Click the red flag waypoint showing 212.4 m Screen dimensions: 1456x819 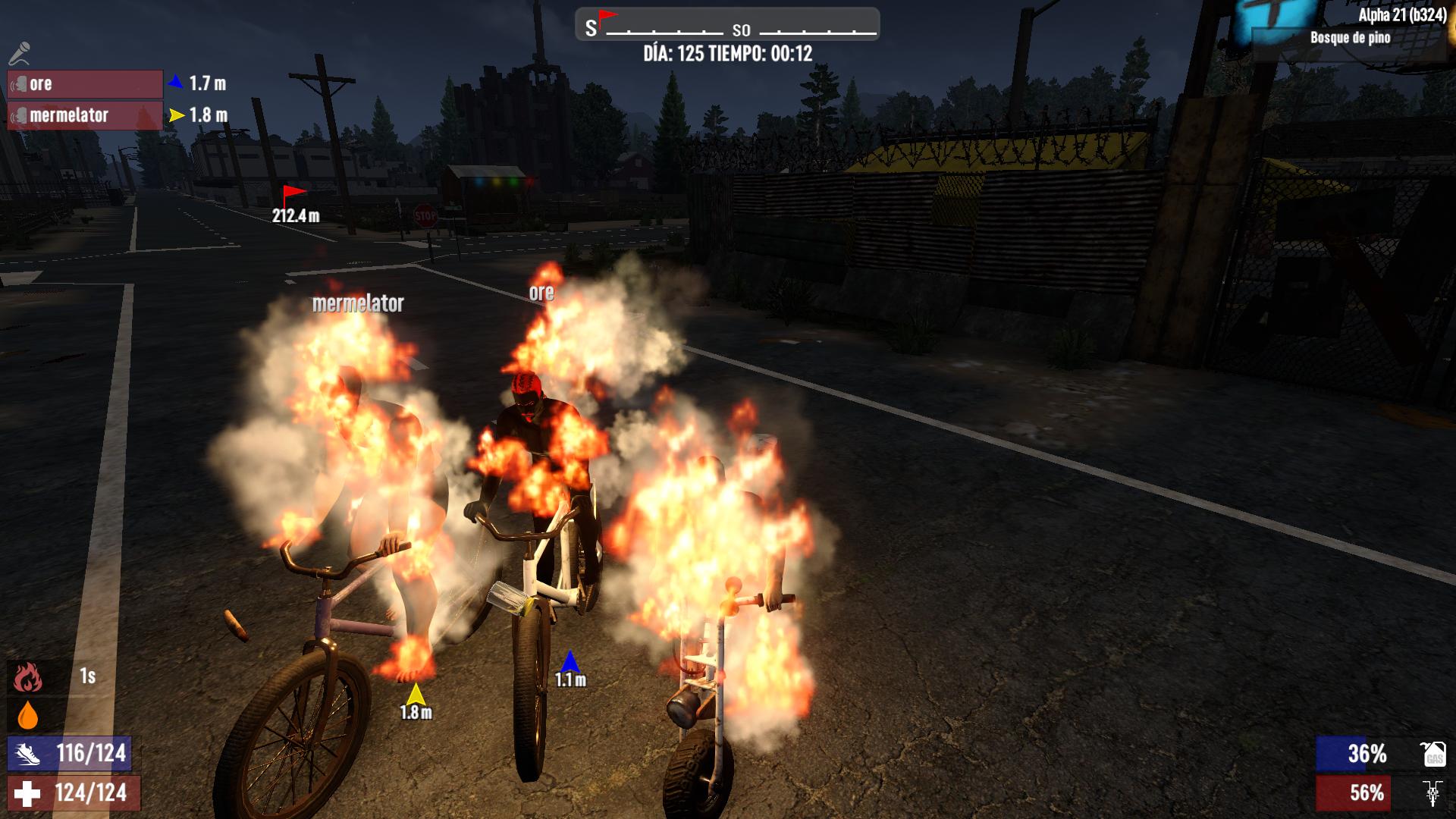click(293, 196)
